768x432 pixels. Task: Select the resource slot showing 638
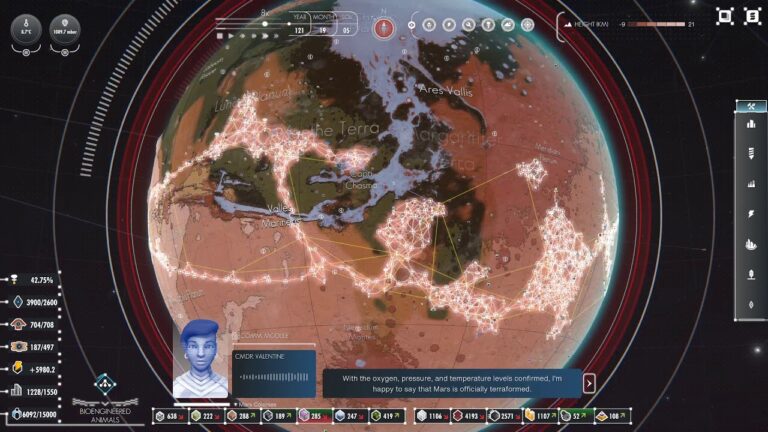click(x=165, y=415)
